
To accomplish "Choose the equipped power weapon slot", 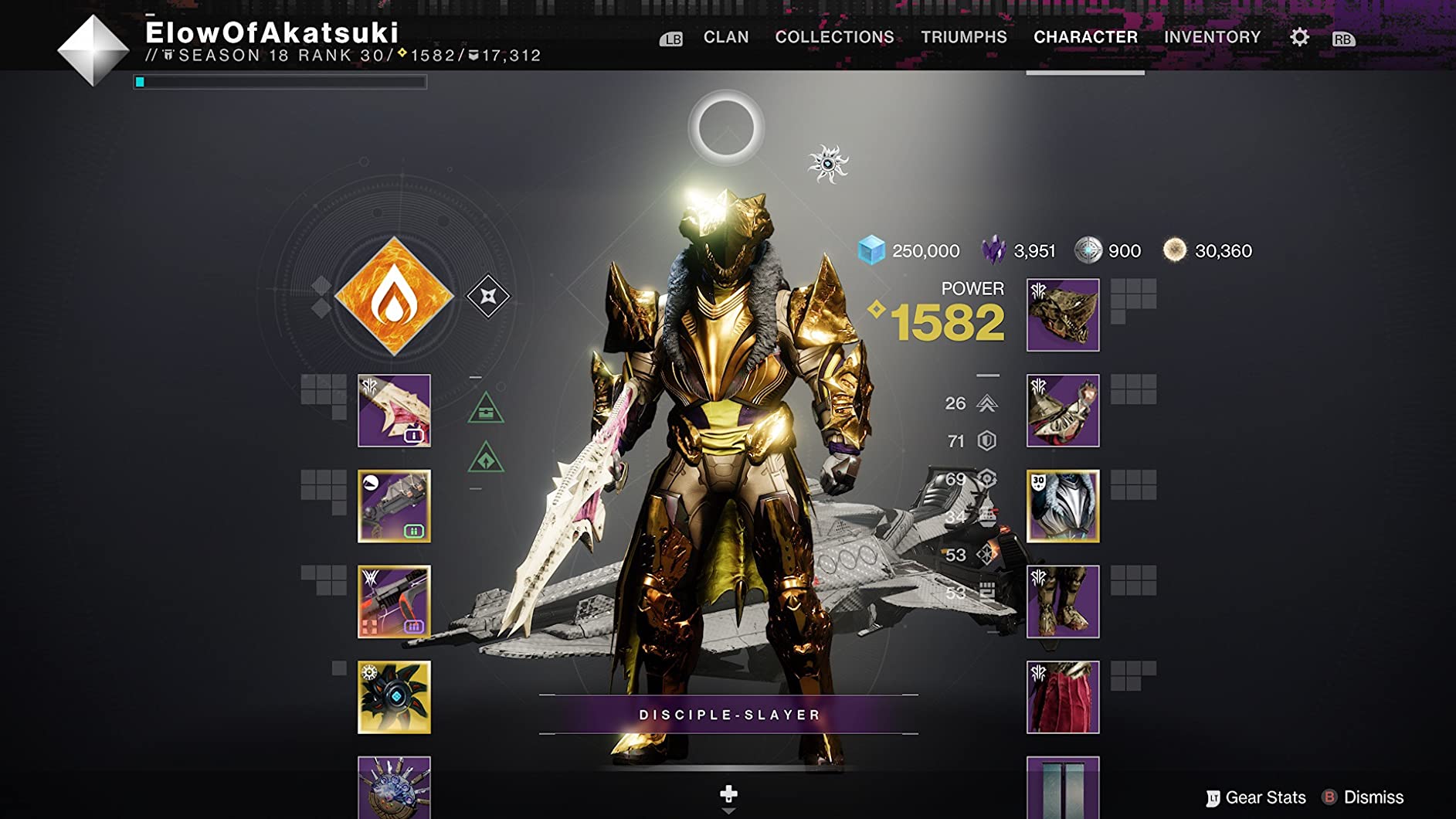I will [394, 601].
